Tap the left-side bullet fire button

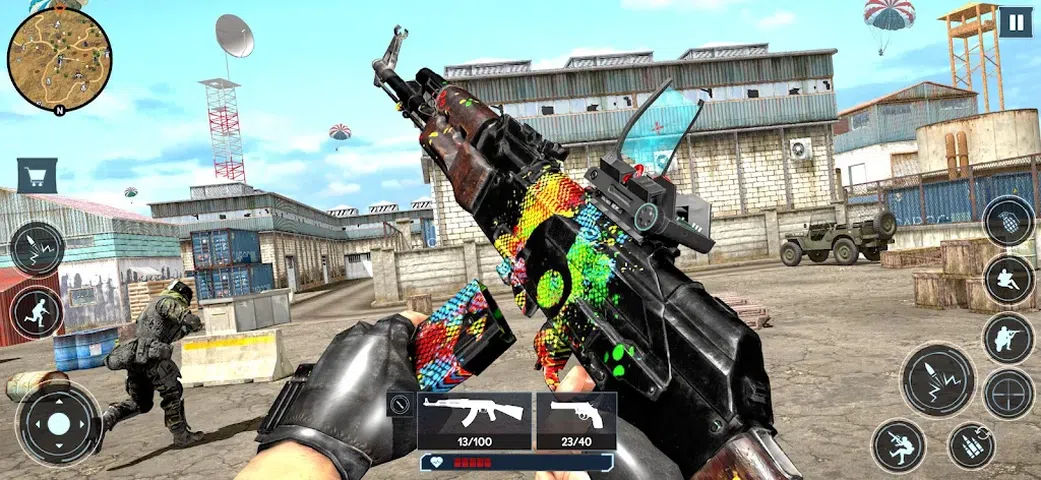37,249
